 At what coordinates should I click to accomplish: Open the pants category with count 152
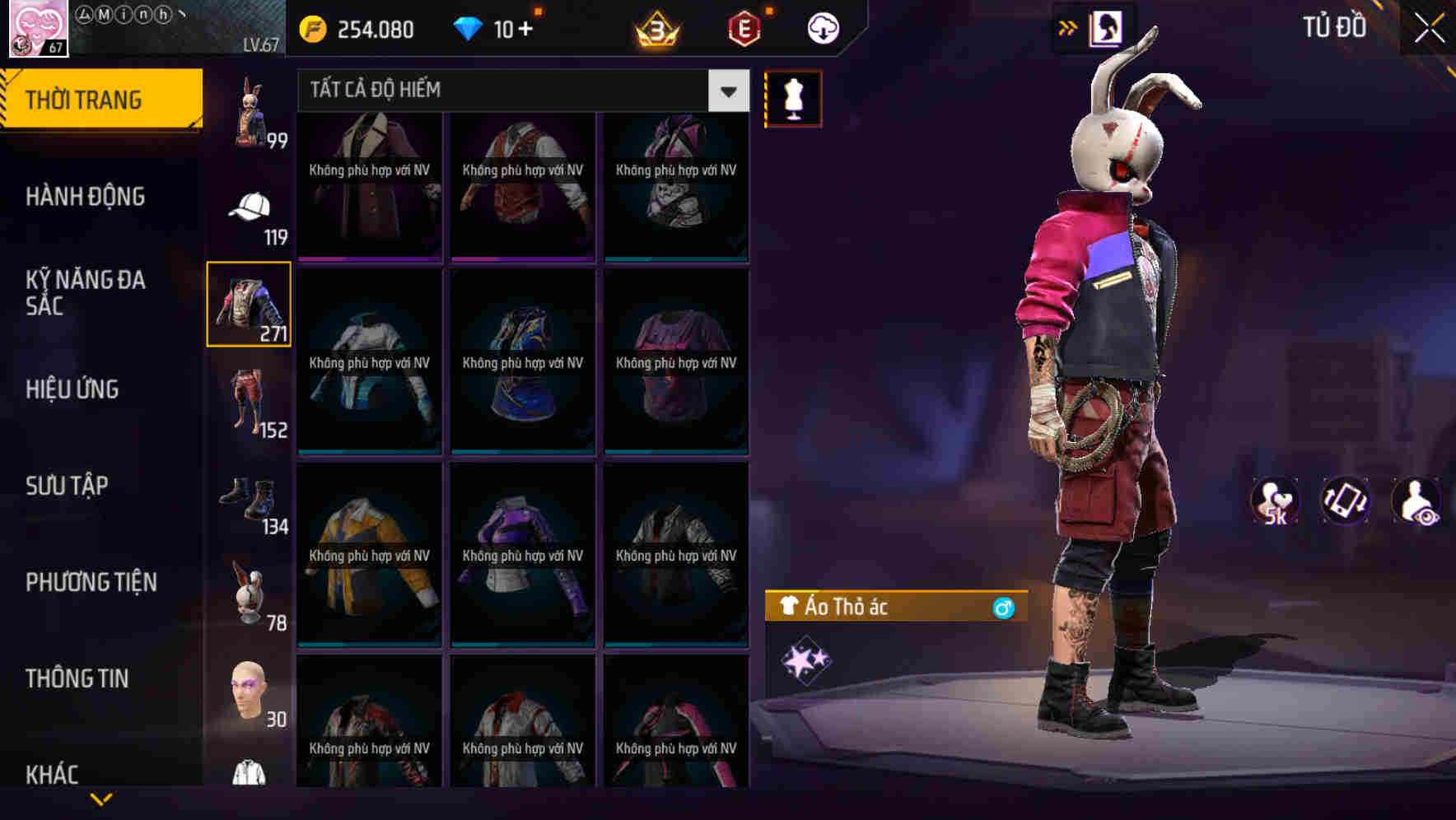[247, 401]
